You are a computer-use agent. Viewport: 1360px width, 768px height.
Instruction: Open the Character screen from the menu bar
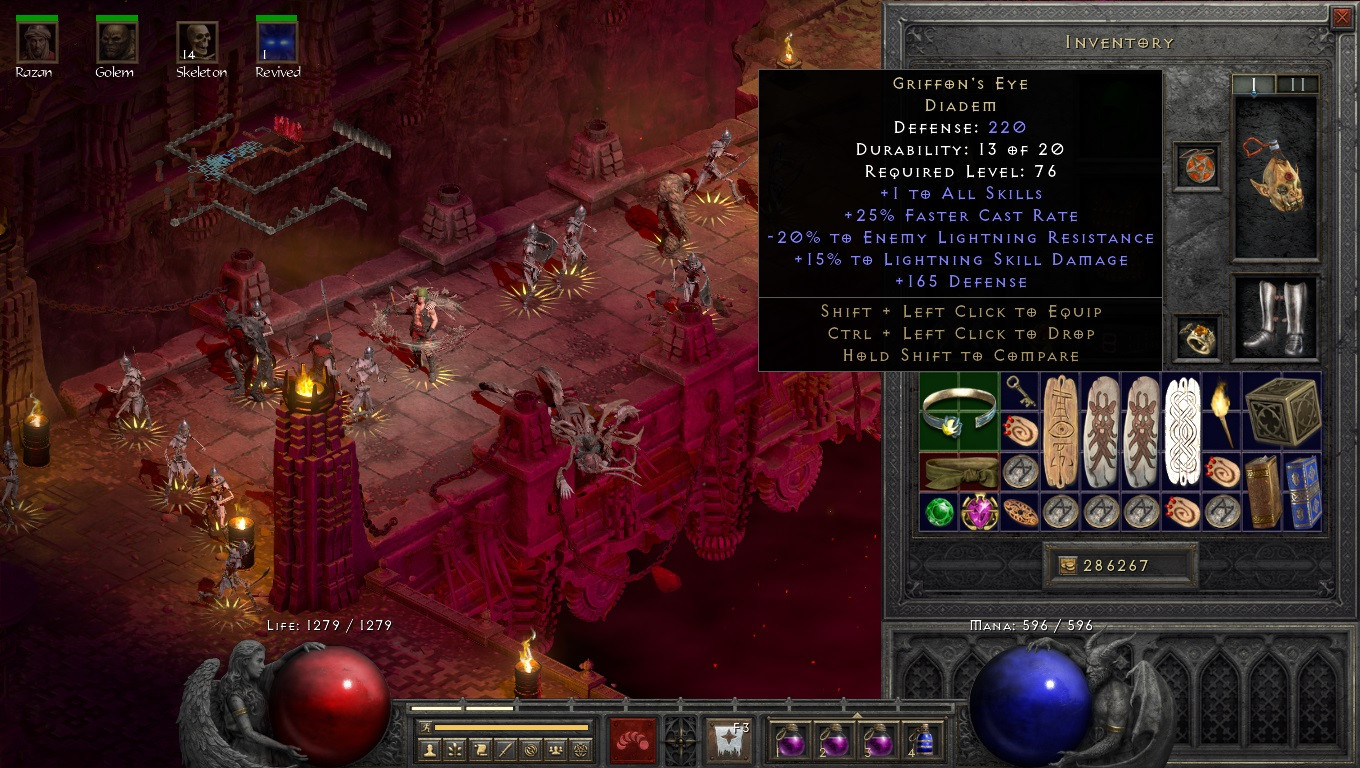(428, 749)
